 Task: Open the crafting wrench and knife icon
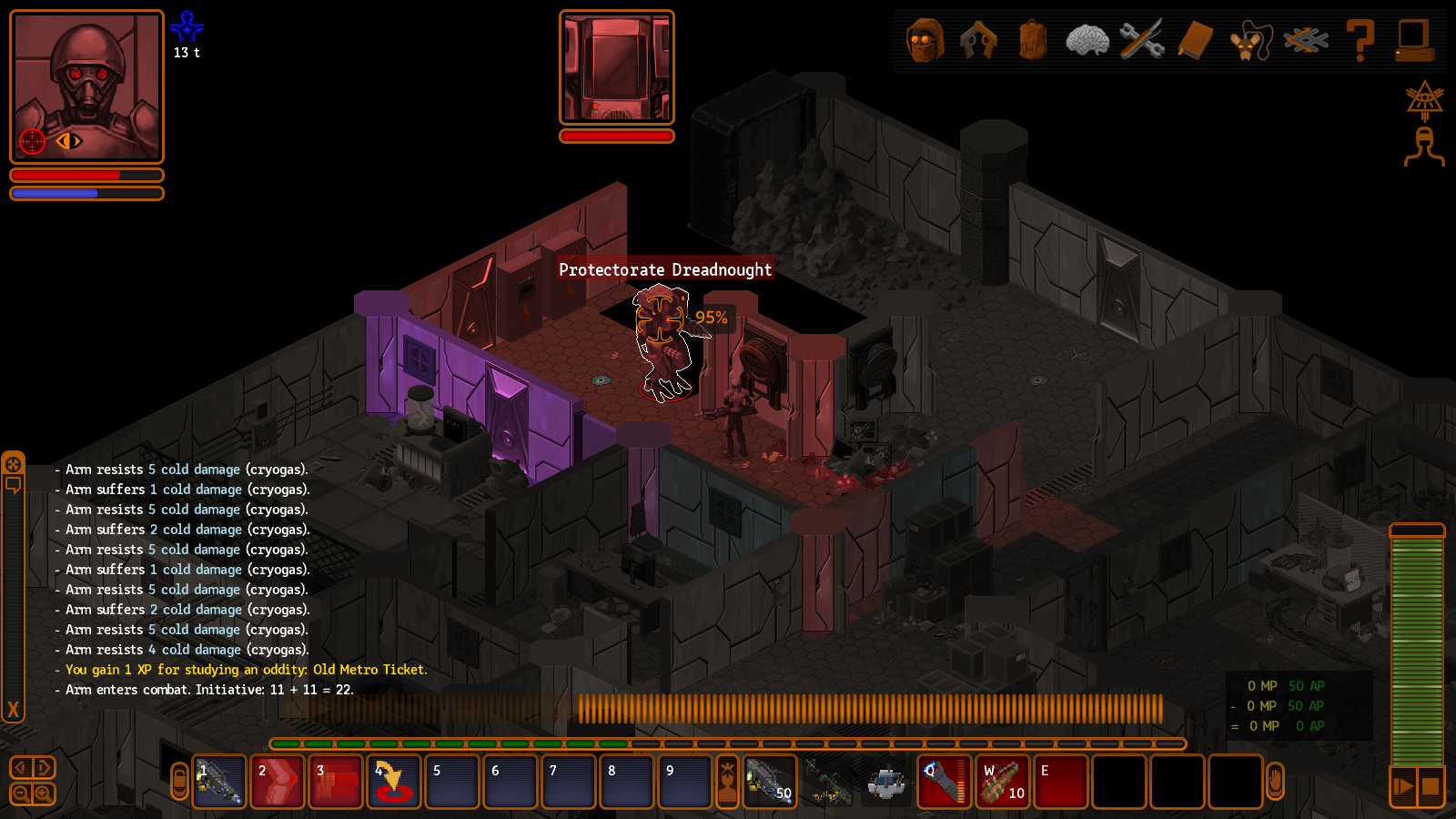pos(1141,40)
